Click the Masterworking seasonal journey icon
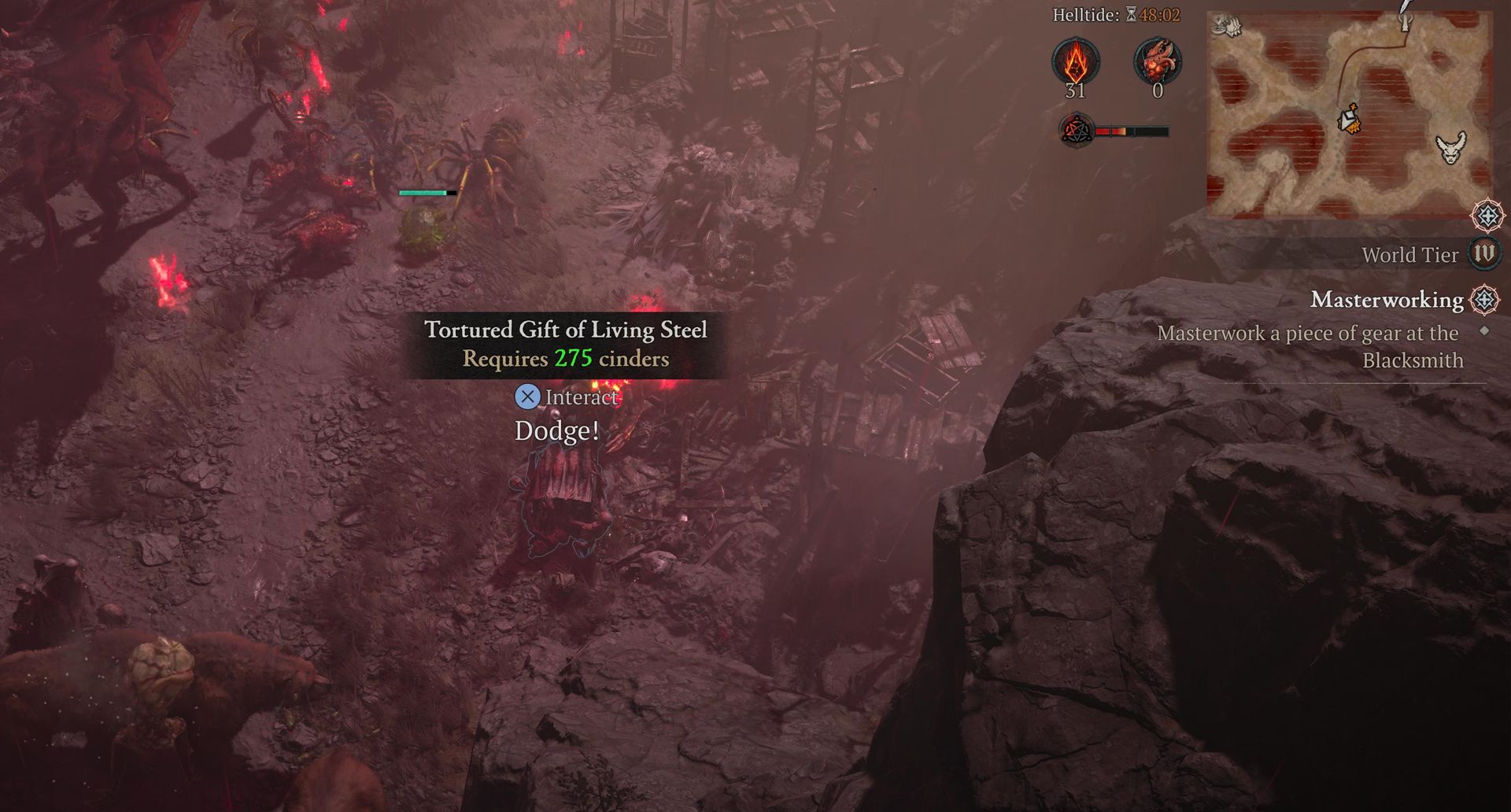The width and height of the screenshot is (1511, 812). (1486, 301)
